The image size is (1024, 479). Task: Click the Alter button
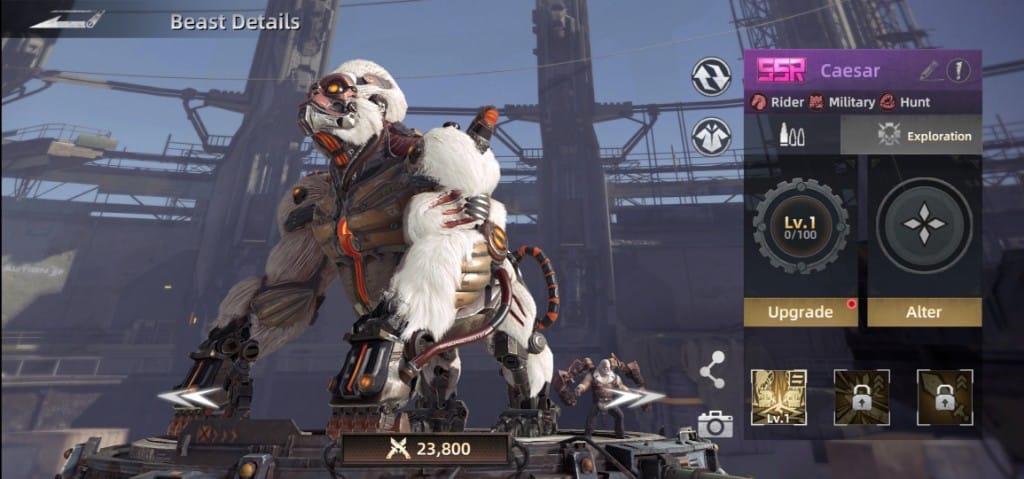tap(923, 312)
